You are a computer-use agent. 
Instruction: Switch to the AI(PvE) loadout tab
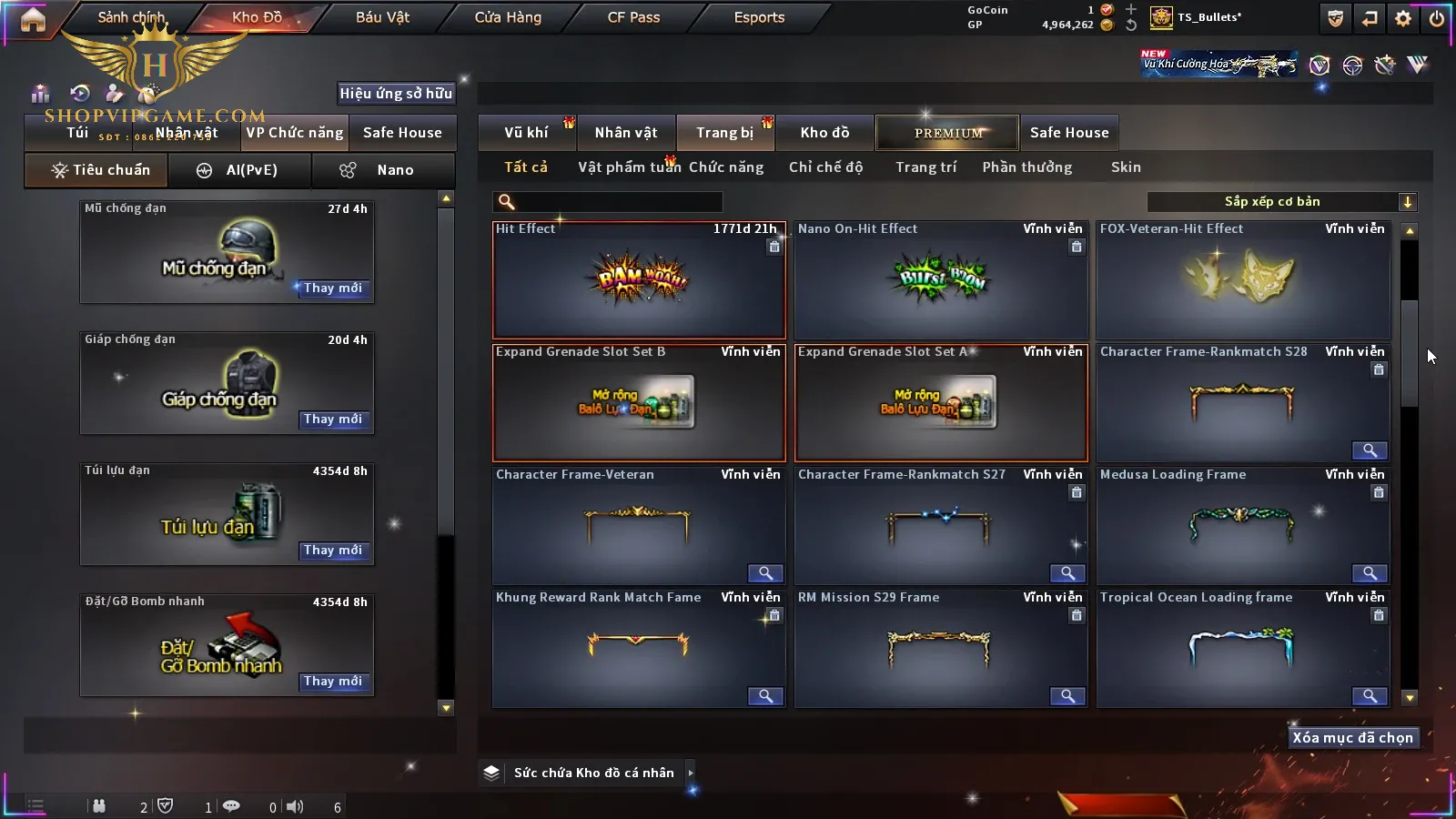click(x=240, y=170)
